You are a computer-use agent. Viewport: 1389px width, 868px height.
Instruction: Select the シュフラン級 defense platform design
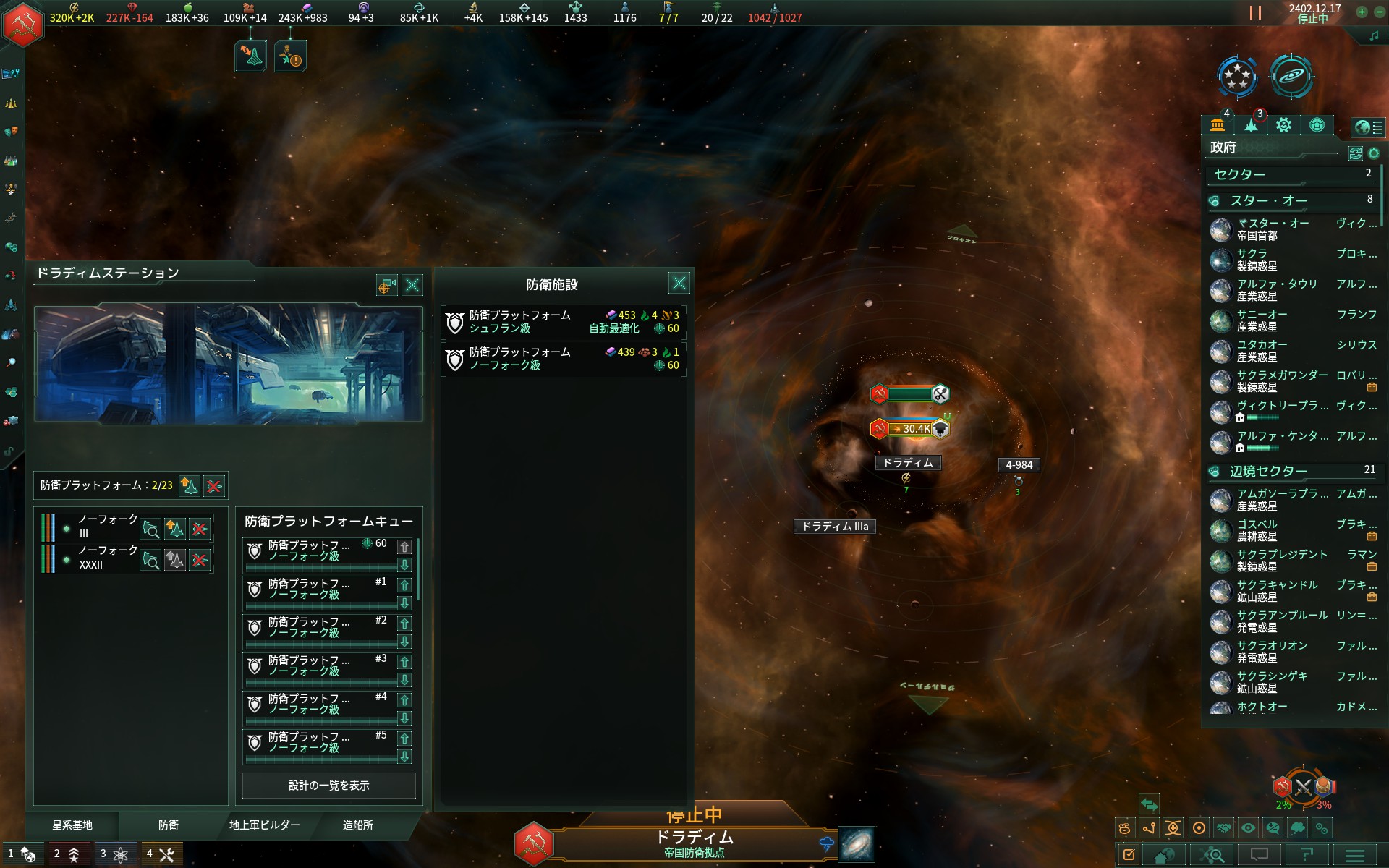(x=563, y=322)
